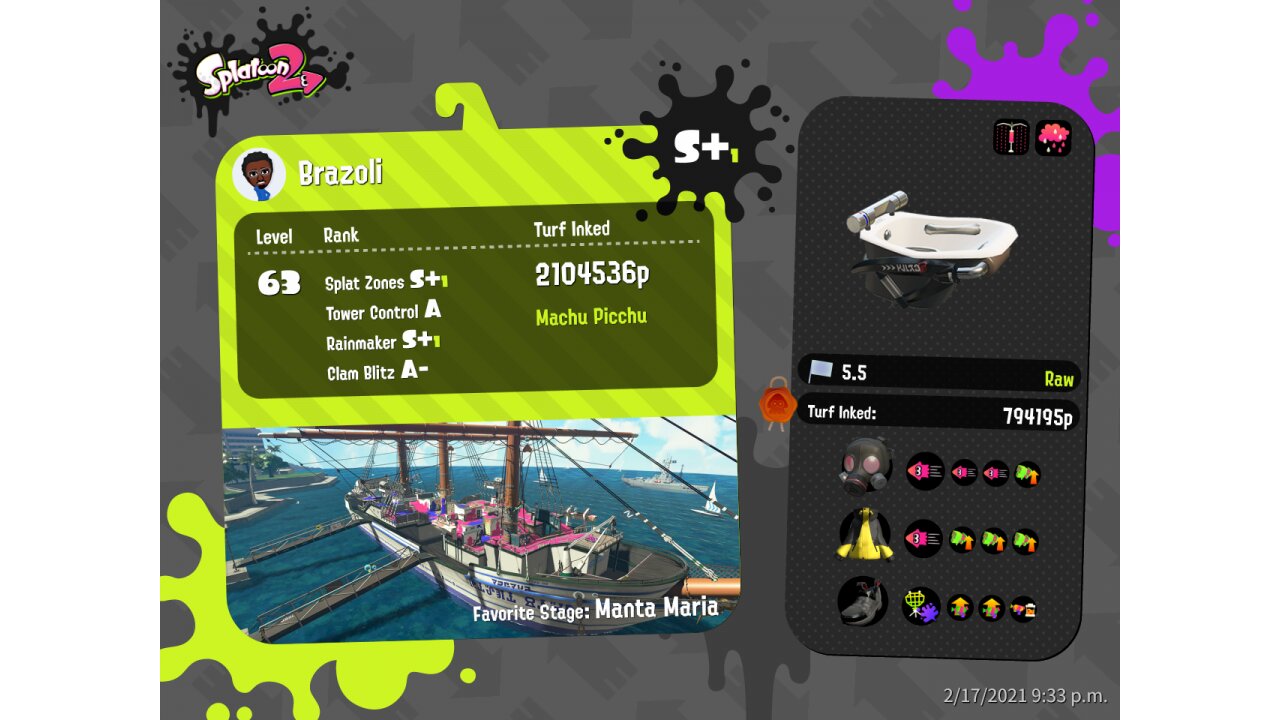
Task: Click the Splatoon 2 logo
Action: tap(262, 72)
